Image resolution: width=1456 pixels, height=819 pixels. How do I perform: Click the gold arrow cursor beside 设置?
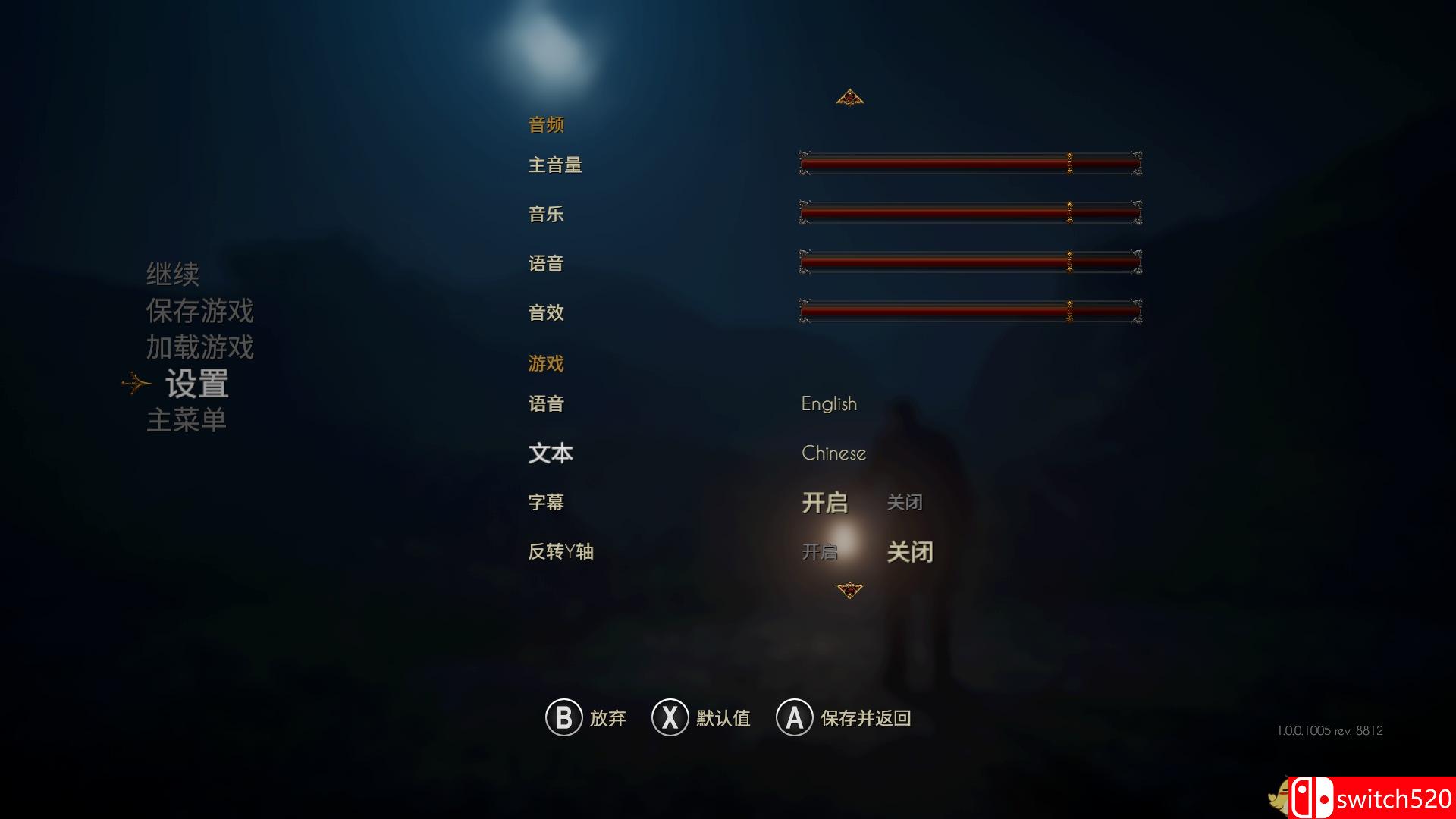tap(135, 383)
